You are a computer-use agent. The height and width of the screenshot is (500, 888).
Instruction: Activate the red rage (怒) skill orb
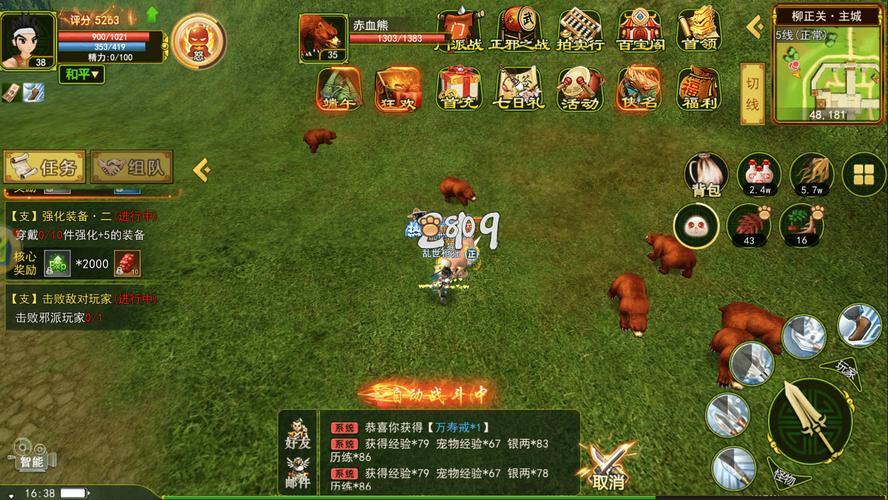(197, 39)
